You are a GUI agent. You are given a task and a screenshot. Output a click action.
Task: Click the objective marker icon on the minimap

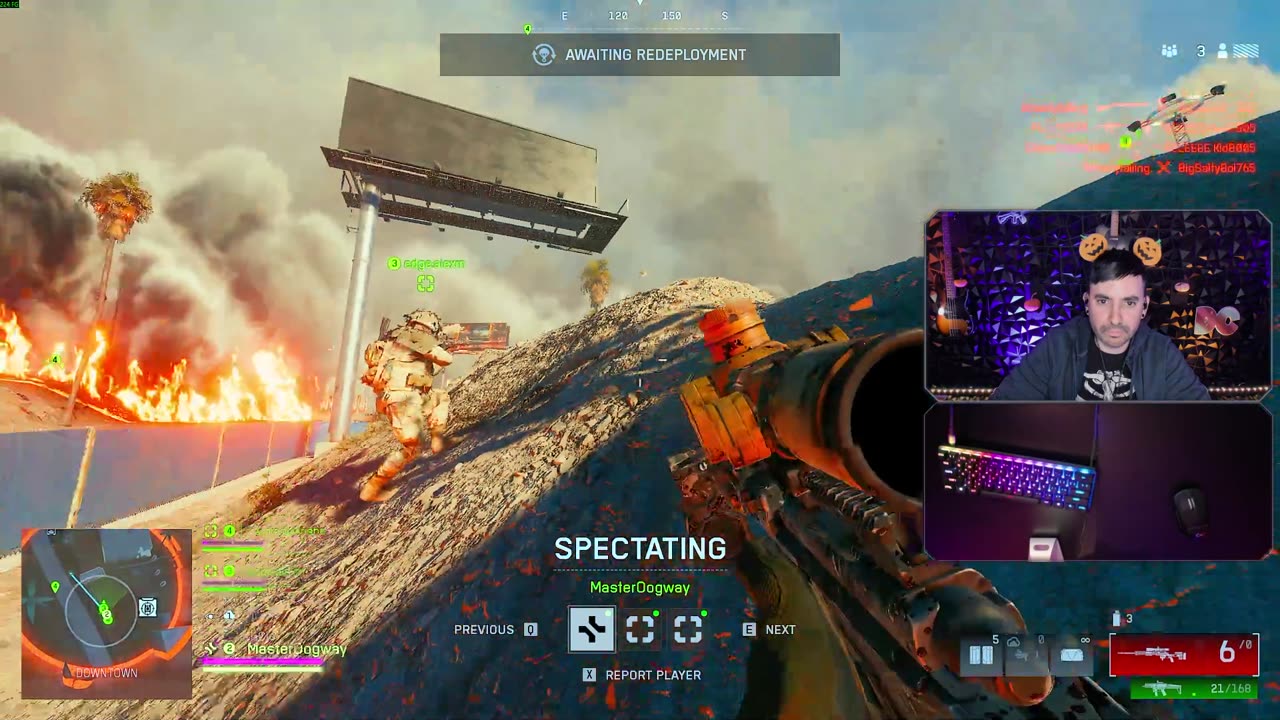[147, 607]
